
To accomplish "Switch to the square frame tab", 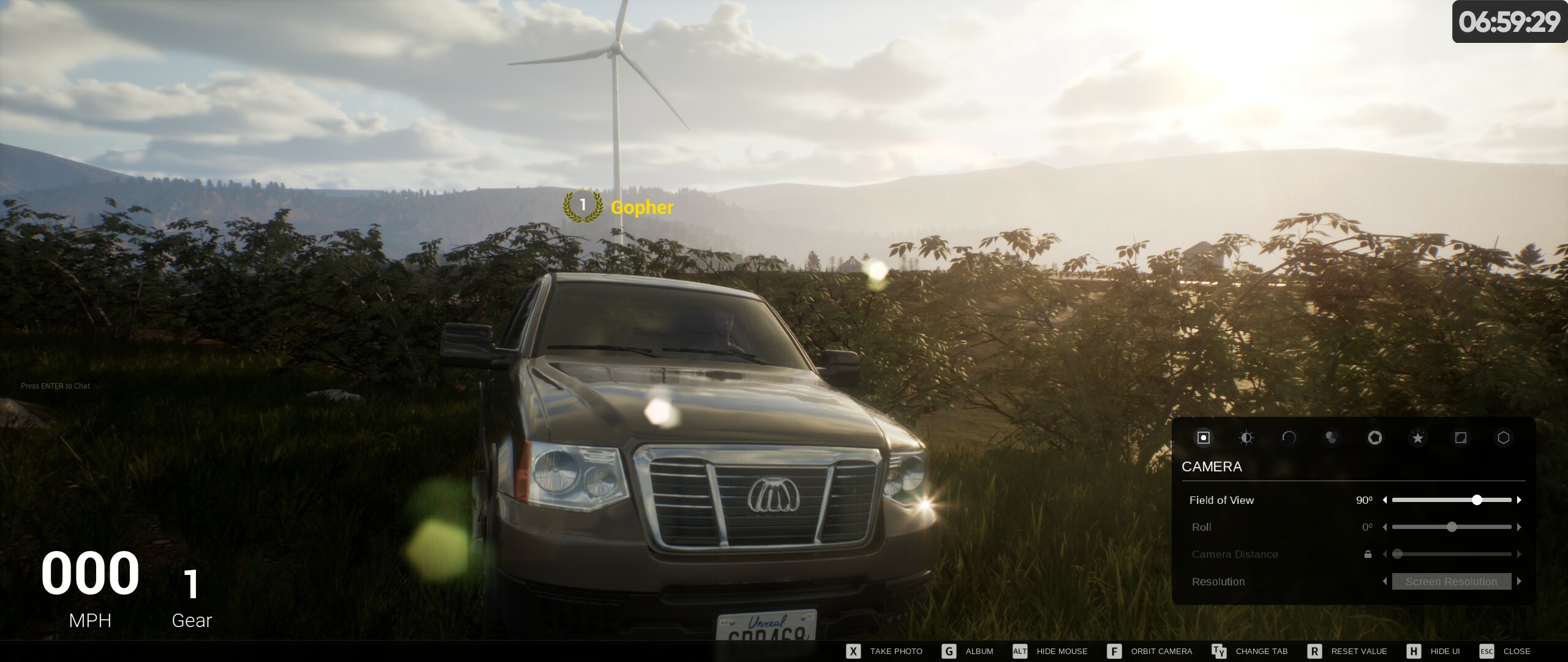I will click(1461, 438).
